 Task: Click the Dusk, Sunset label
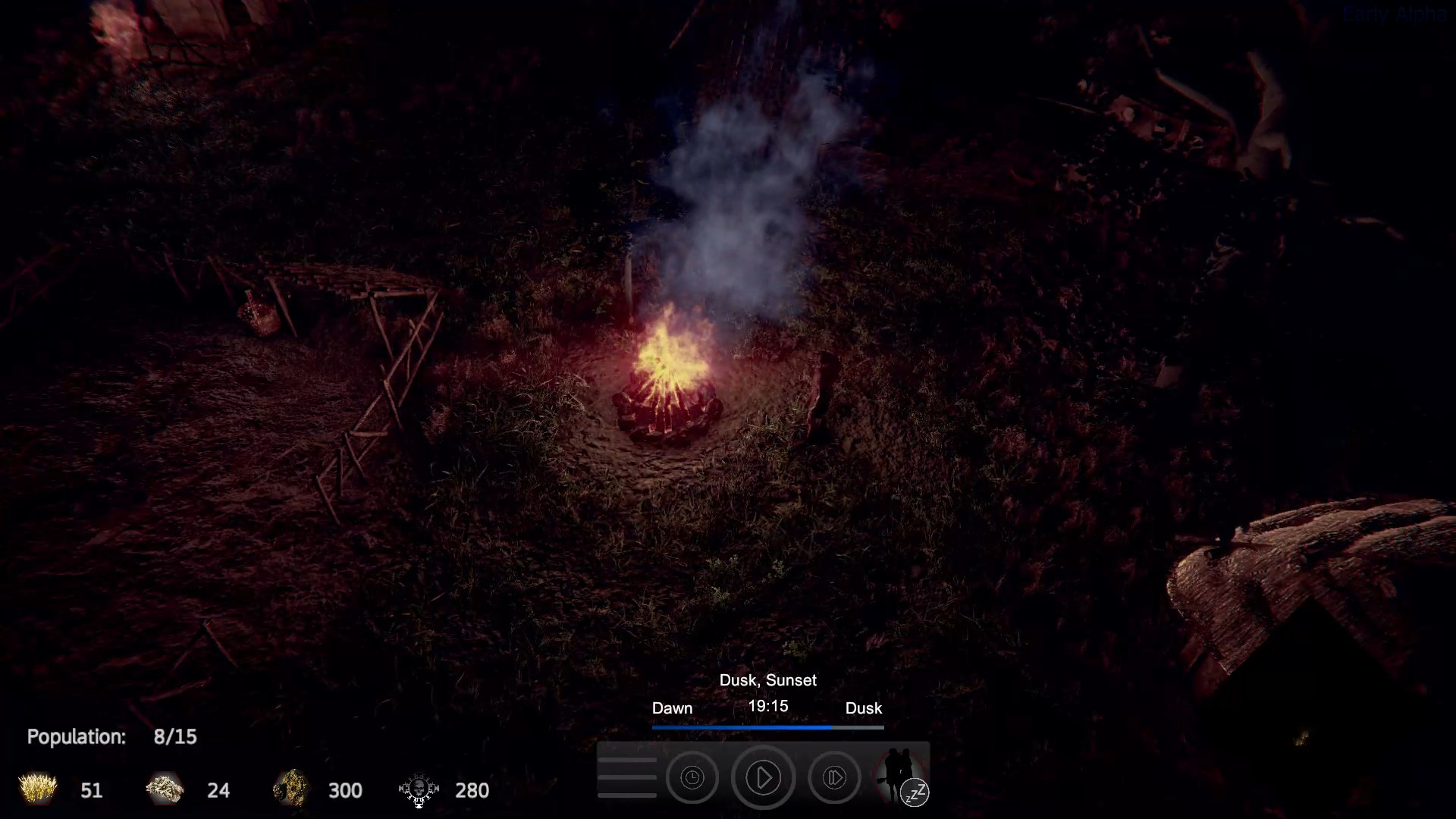click(767, 680)
